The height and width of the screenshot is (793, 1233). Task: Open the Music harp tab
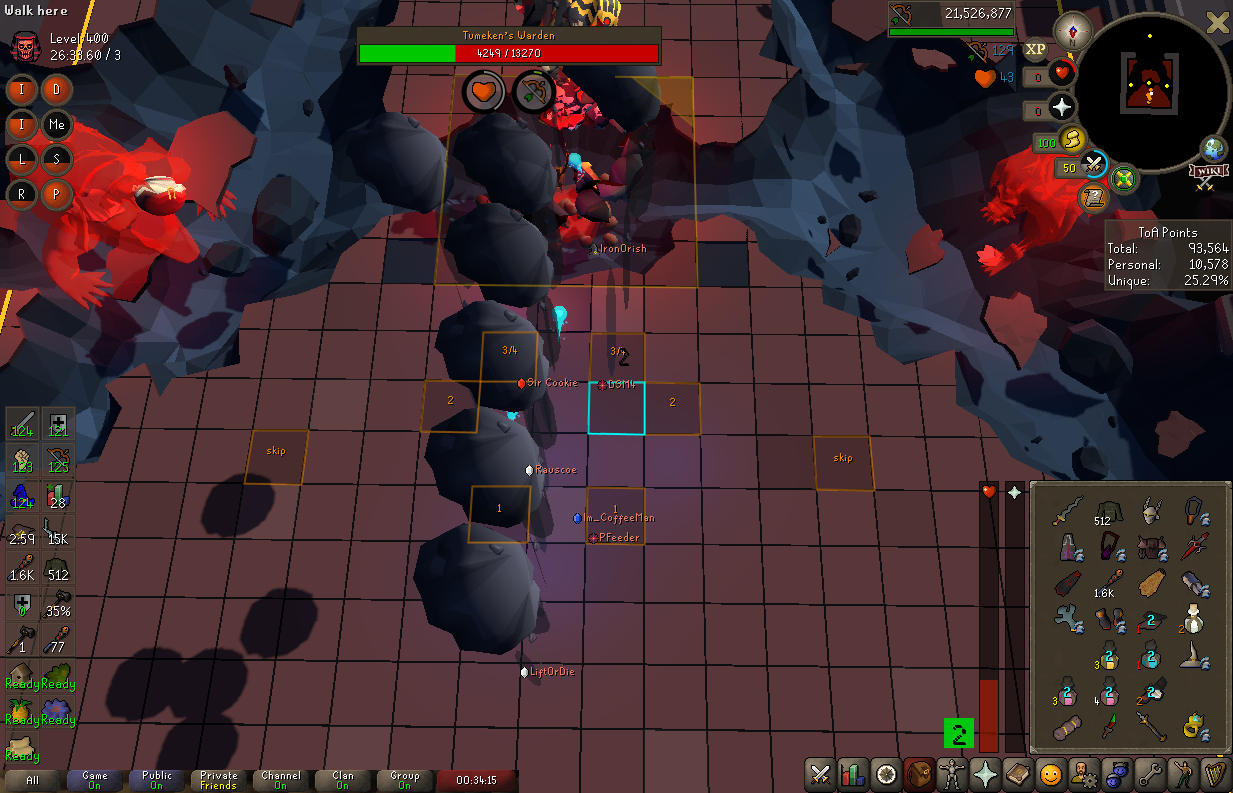[x=1216, y=773]
